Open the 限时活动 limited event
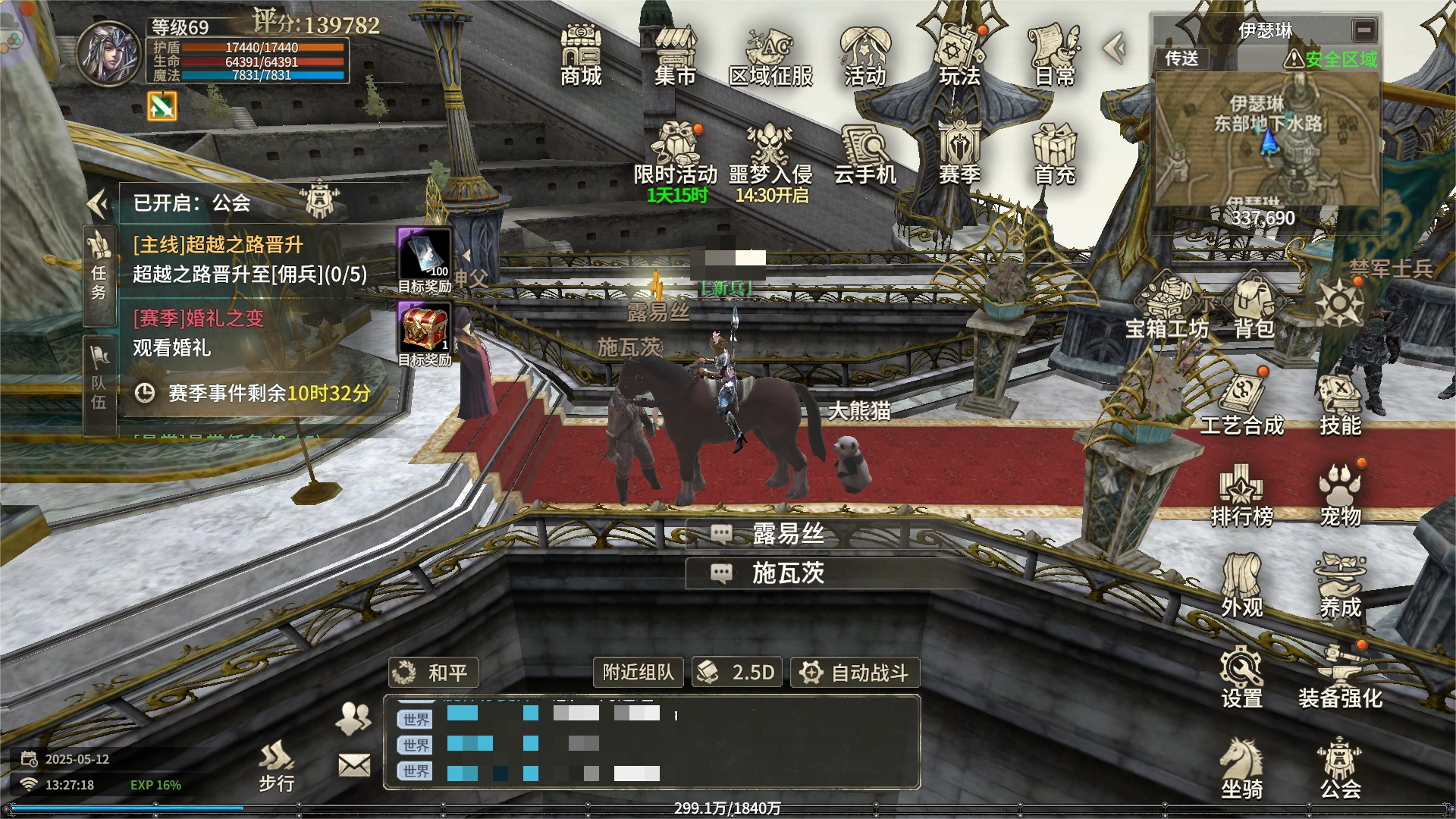The image size is (1456, 819). (676, 154)
